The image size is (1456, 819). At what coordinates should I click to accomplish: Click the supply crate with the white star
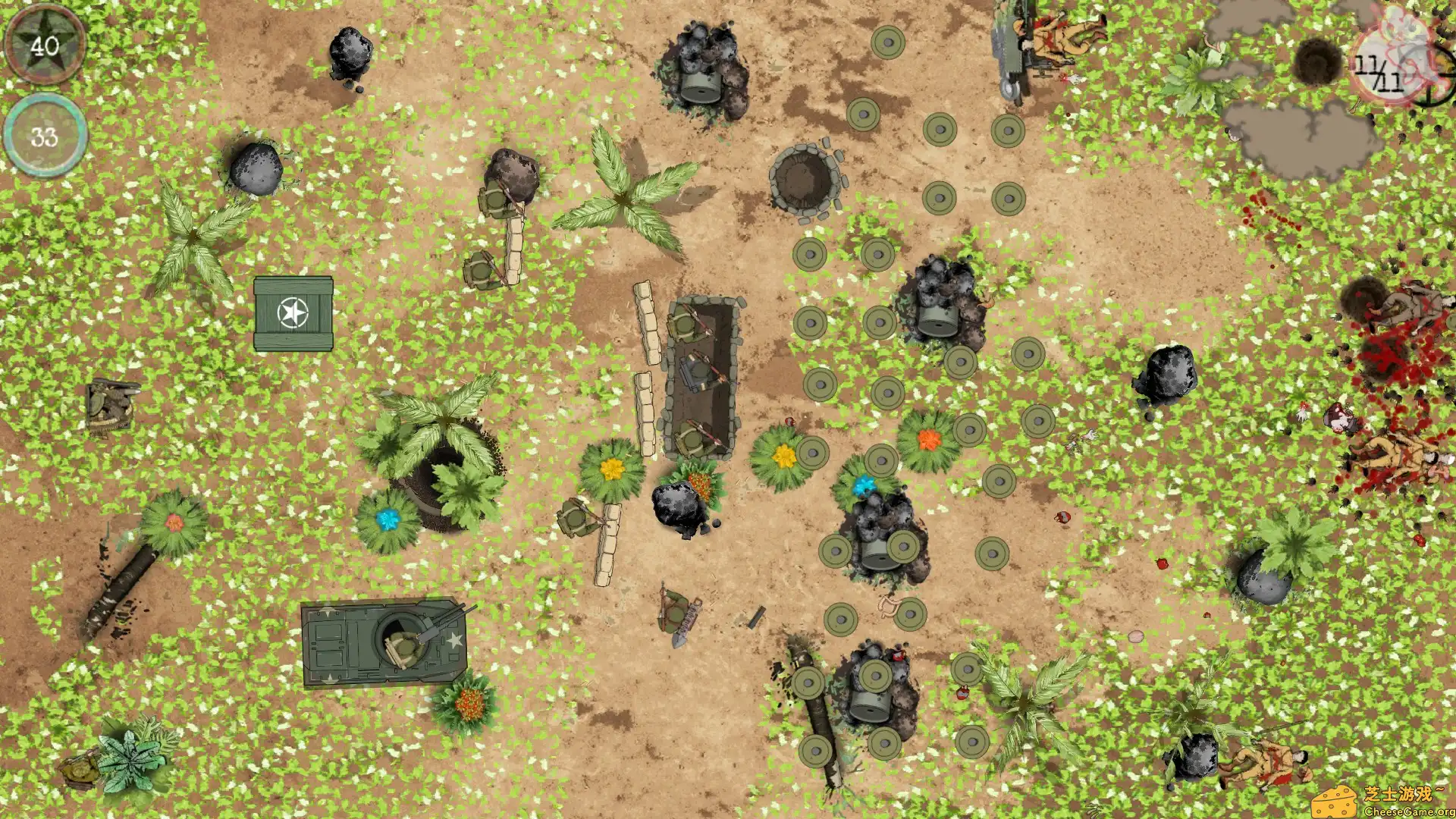[292, 315]
